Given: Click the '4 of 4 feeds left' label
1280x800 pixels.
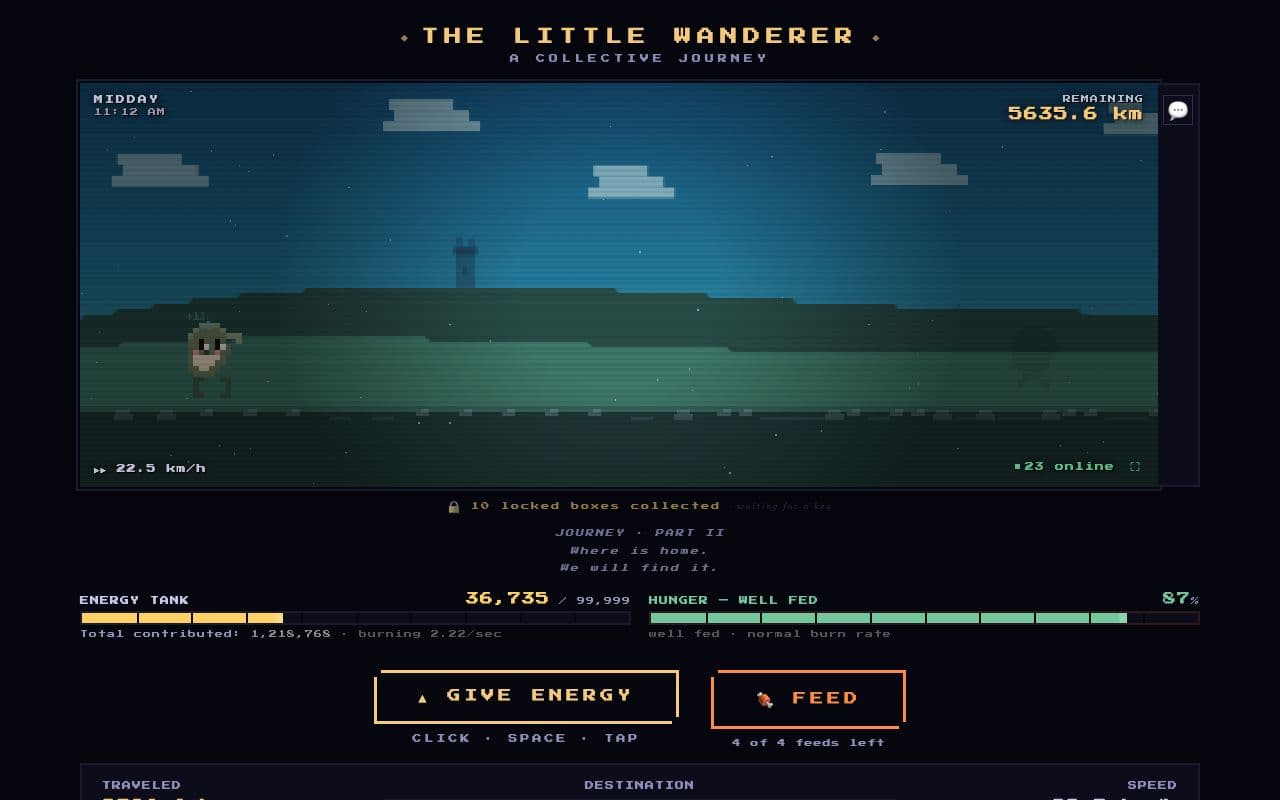Looking at the screenshot, I should coord(807,742).
